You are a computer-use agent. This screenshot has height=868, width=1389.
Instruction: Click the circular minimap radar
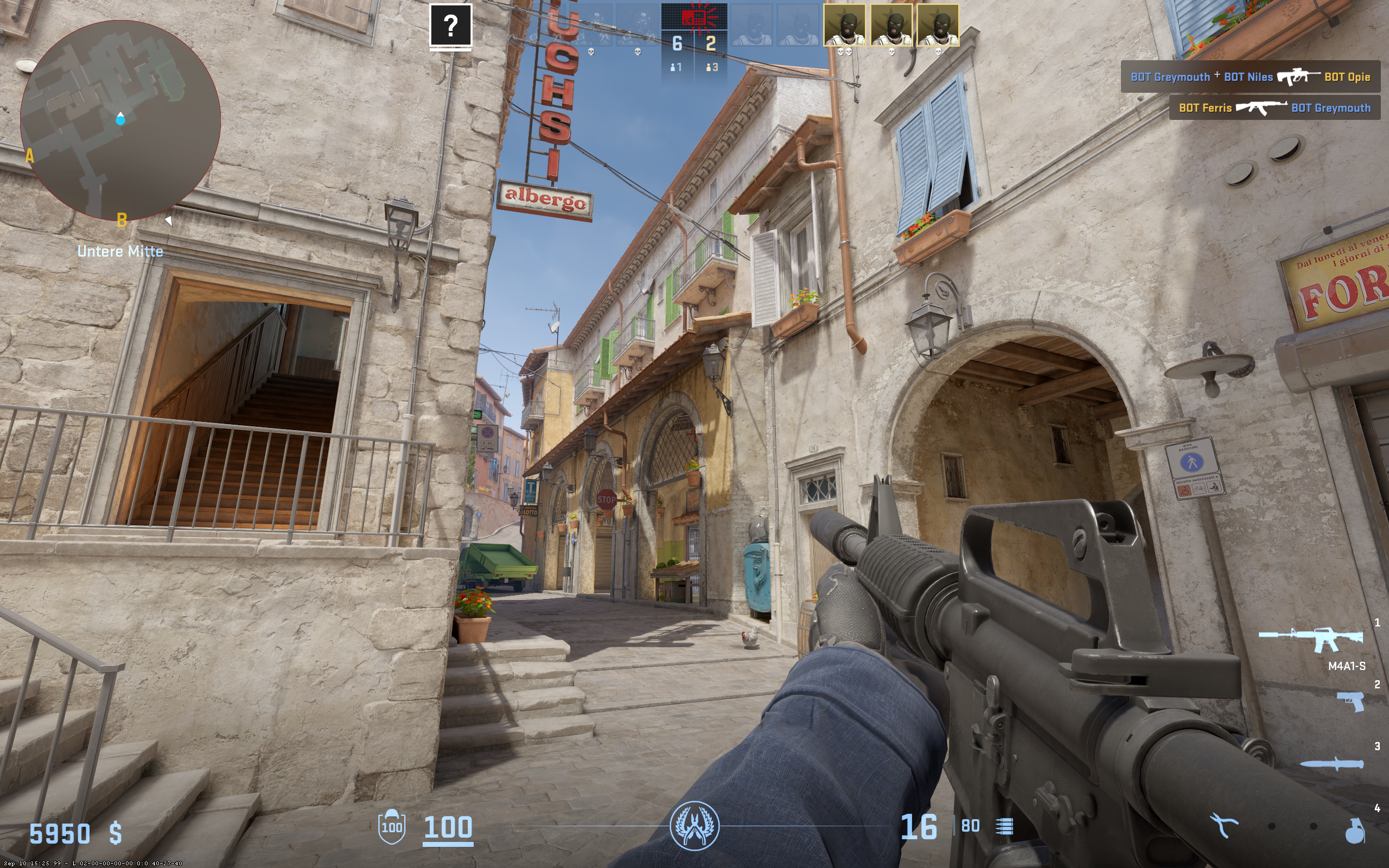pos(120,120)
